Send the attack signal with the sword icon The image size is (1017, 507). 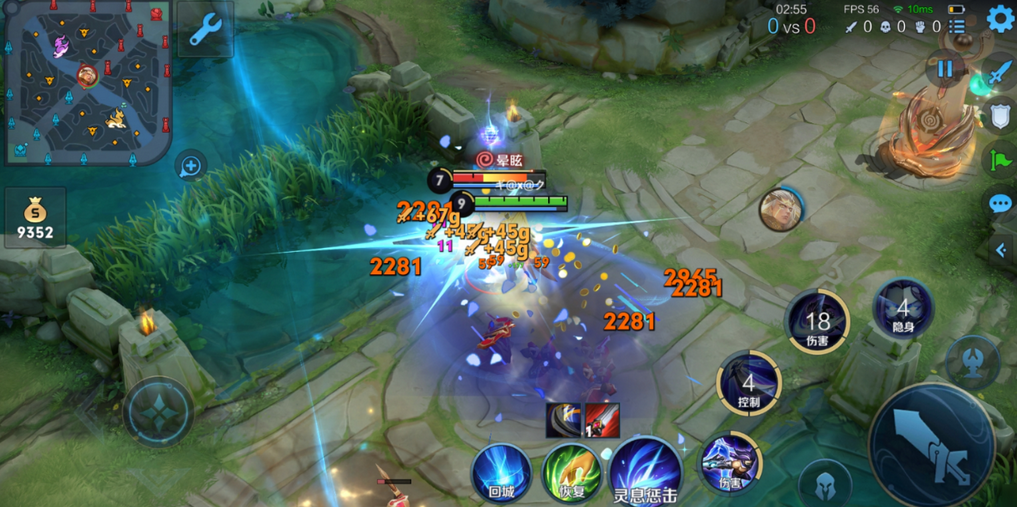[999, 73]
